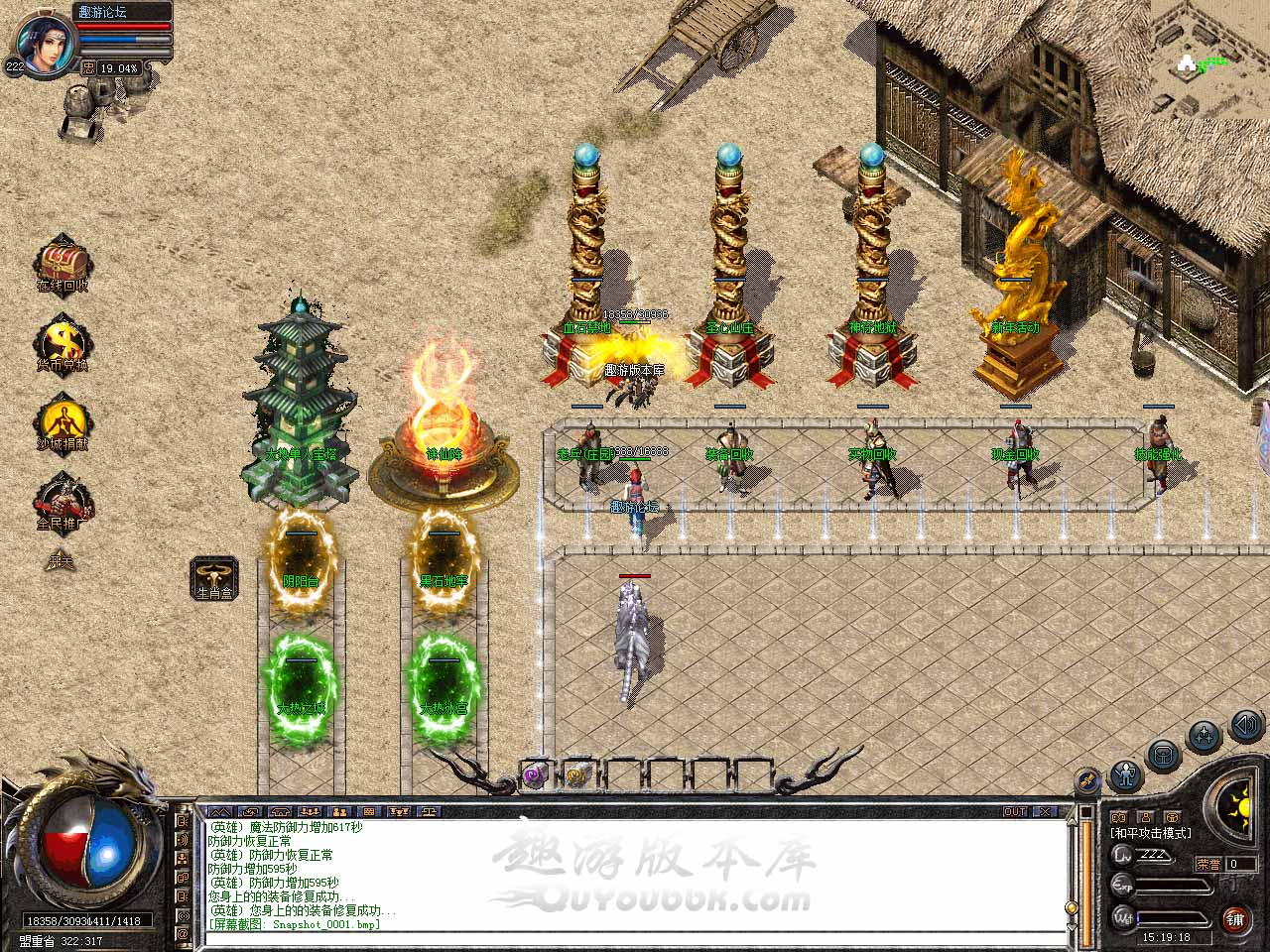The width and height of the screenshot is (1270, 952).
Task: Use the golden scroll hotbar item
Action: (x=578, y=775)
